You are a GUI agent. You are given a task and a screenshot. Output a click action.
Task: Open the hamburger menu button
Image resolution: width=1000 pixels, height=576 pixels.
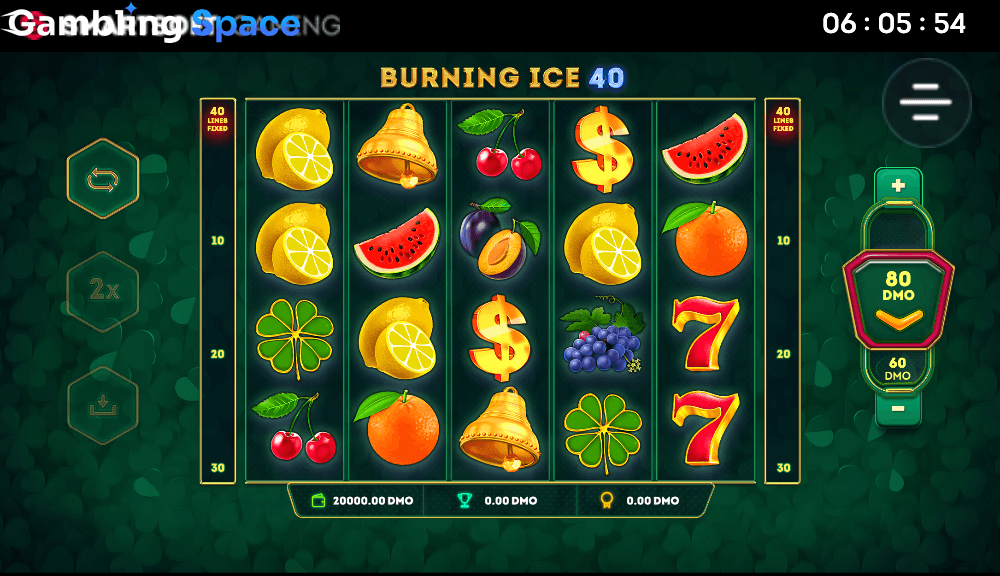click(926, 102)
